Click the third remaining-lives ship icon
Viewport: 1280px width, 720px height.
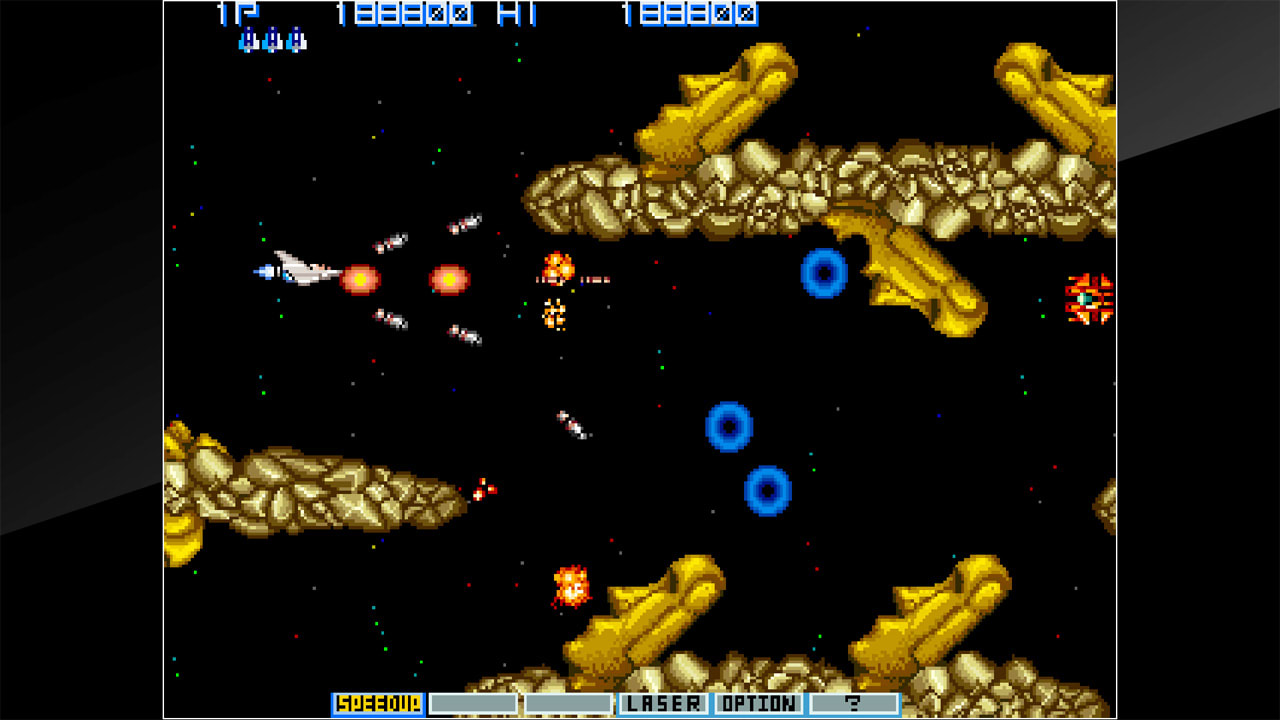point(296,42)
